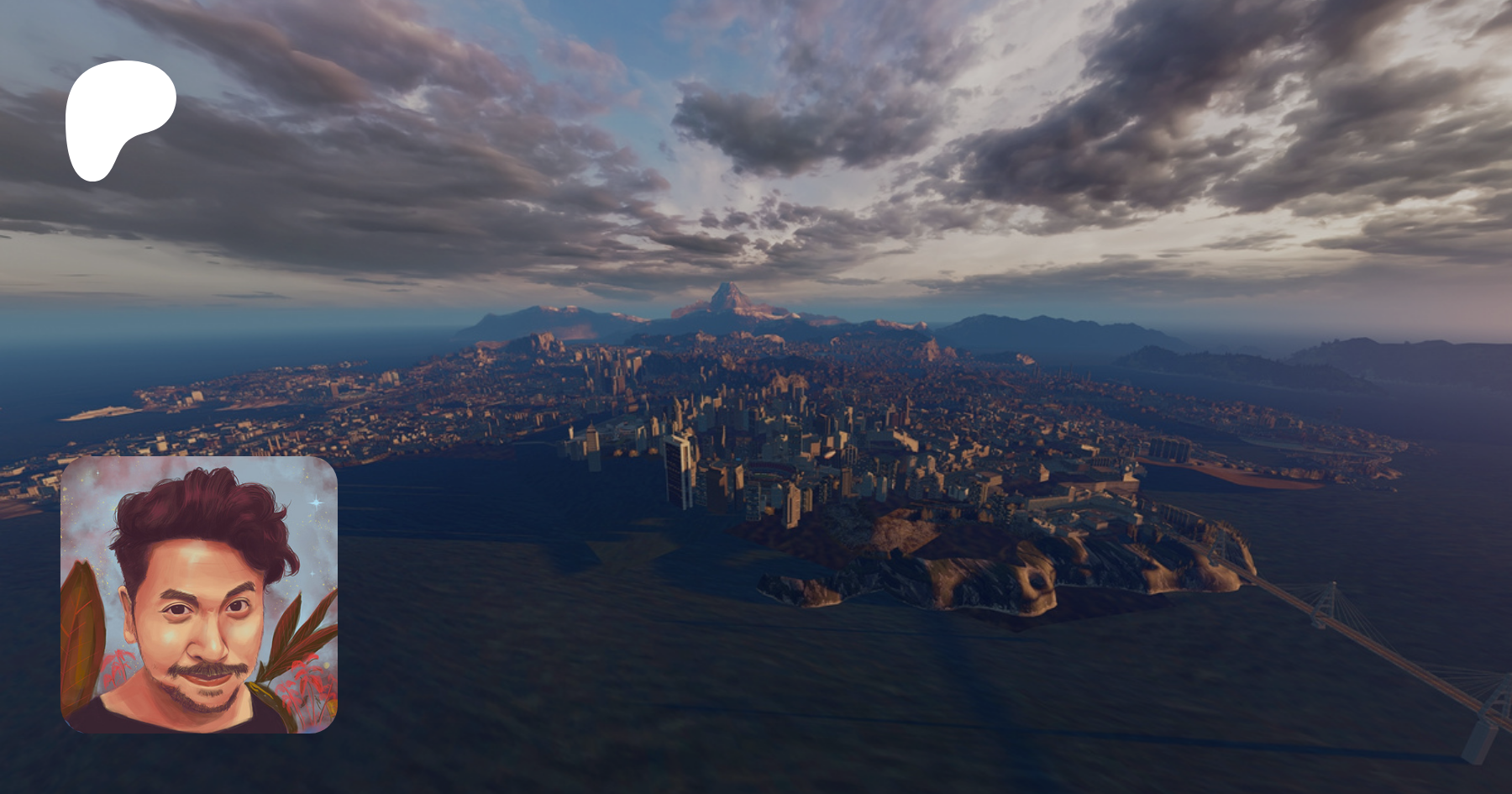Open the creator's illustrated portrait avatar
The height and width of the screenshot is (794, 1512).
click(199, 595)
